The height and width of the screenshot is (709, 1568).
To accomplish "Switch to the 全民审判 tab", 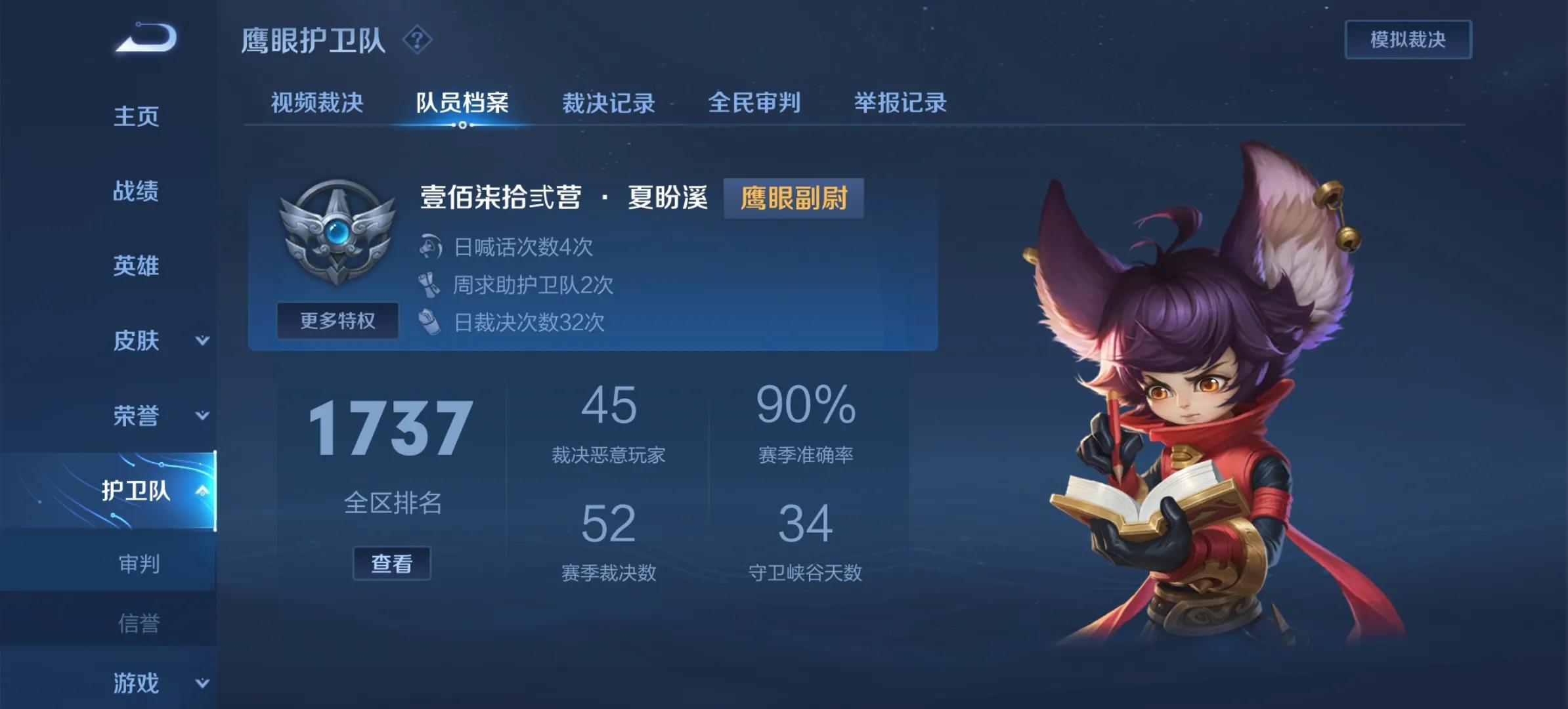I will point(754,103).
